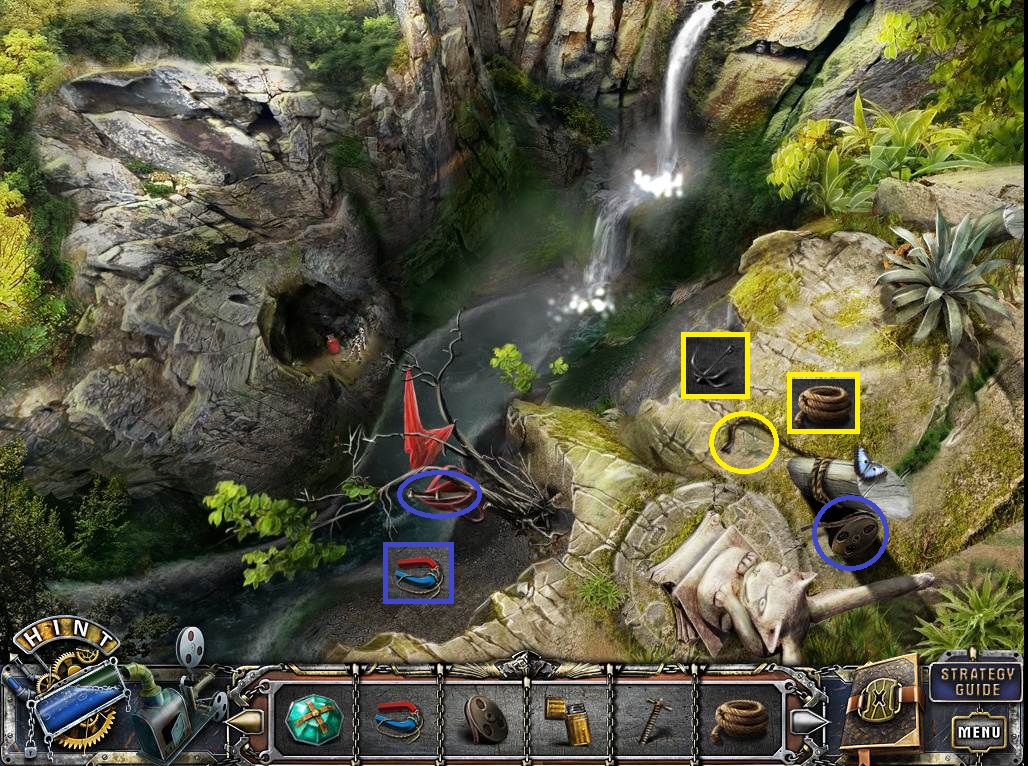The width and height of the screenshot is (1028, 766).
Task: Select the brass lighter inventory item
Action: click(567, 719)
